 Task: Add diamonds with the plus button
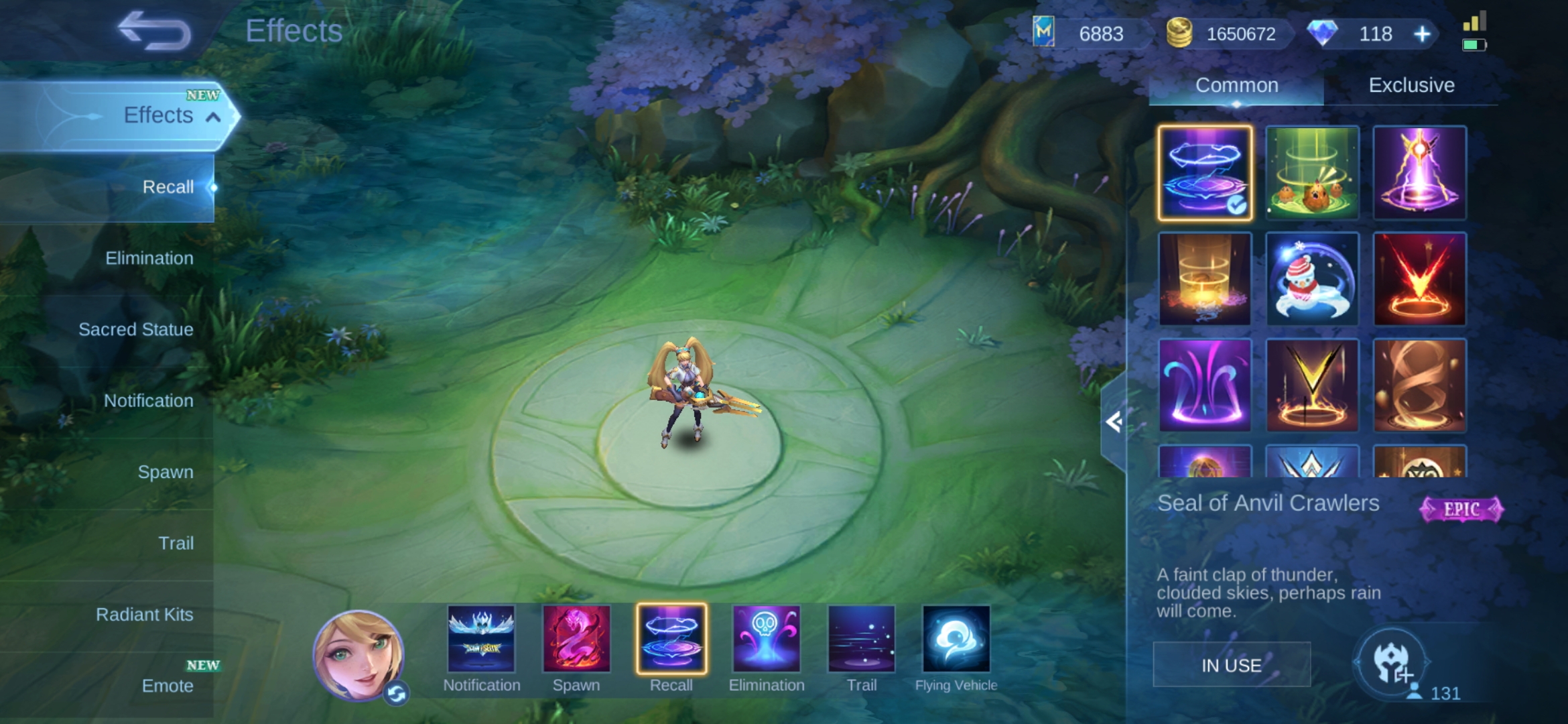1422,34
